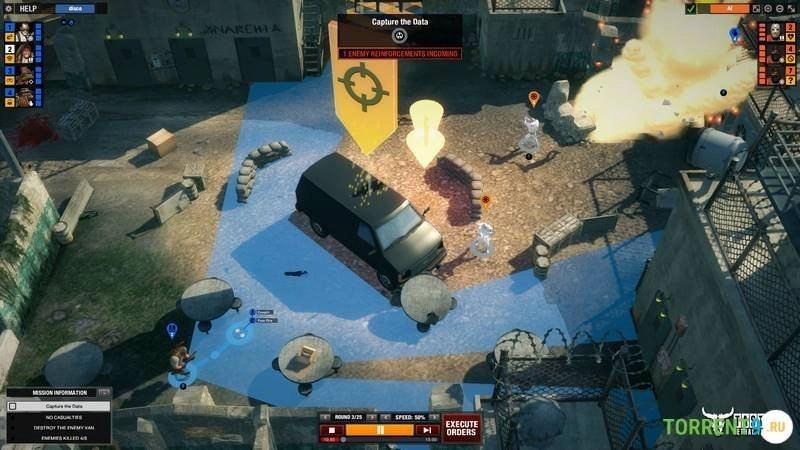Select squad member 4 portrait
This screenshot has width=800, height=450.
click(24, 97)
